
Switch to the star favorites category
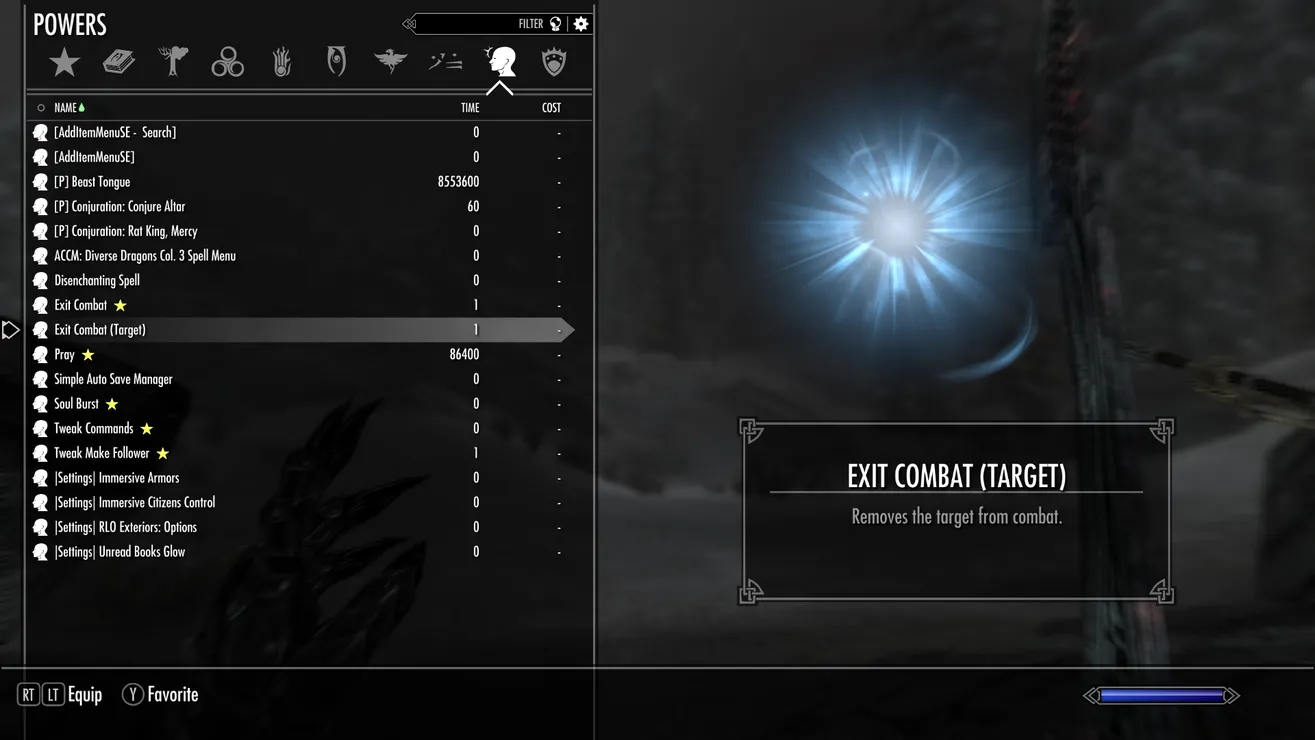tap(64, 63)
